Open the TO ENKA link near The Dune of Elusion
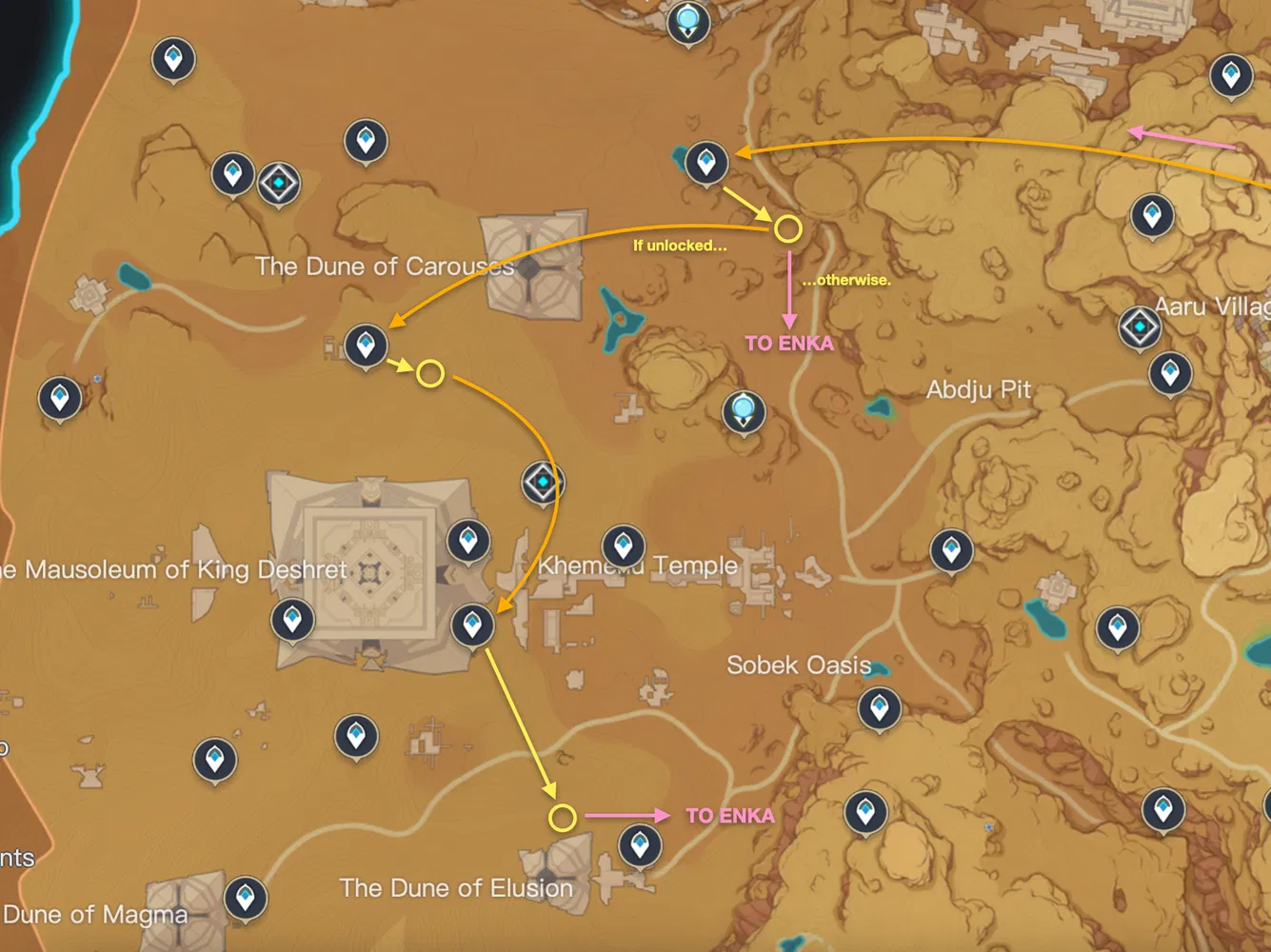This screenshot has width=1271, height=952. click(729, 815)
